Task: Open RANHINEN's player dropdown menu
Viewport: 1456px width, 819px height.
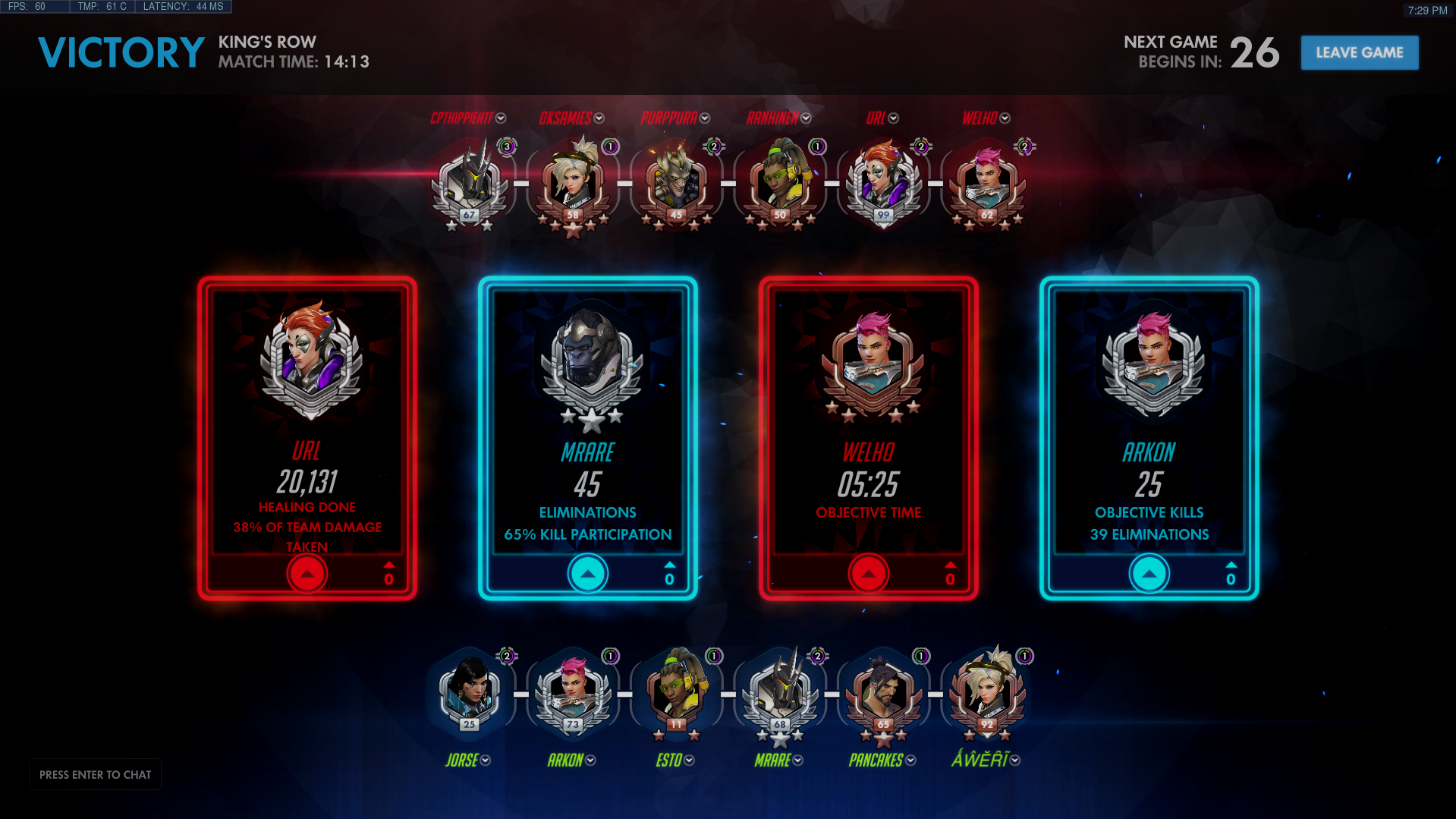Action: tap(806, 118)
